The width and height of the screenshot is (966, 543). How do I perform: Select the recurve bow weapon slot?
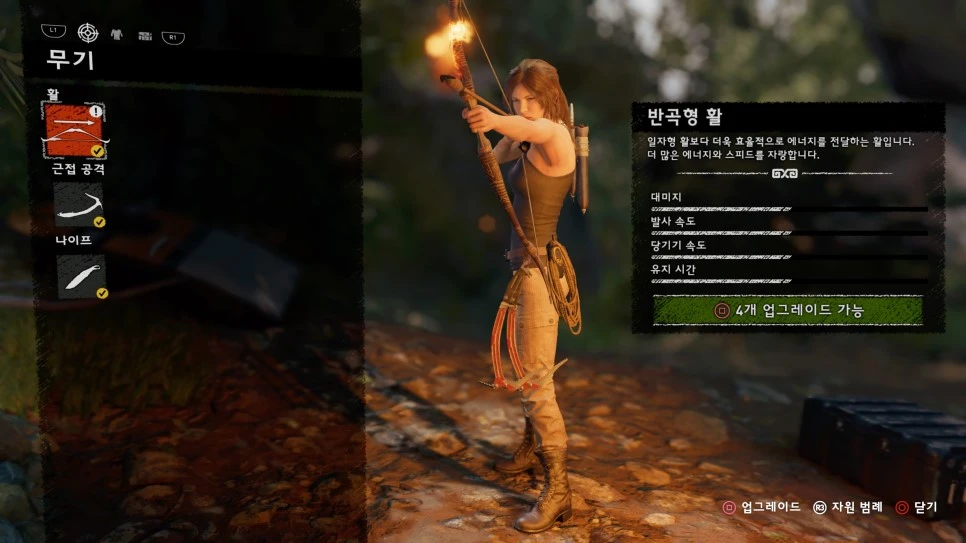click(76, 130)
